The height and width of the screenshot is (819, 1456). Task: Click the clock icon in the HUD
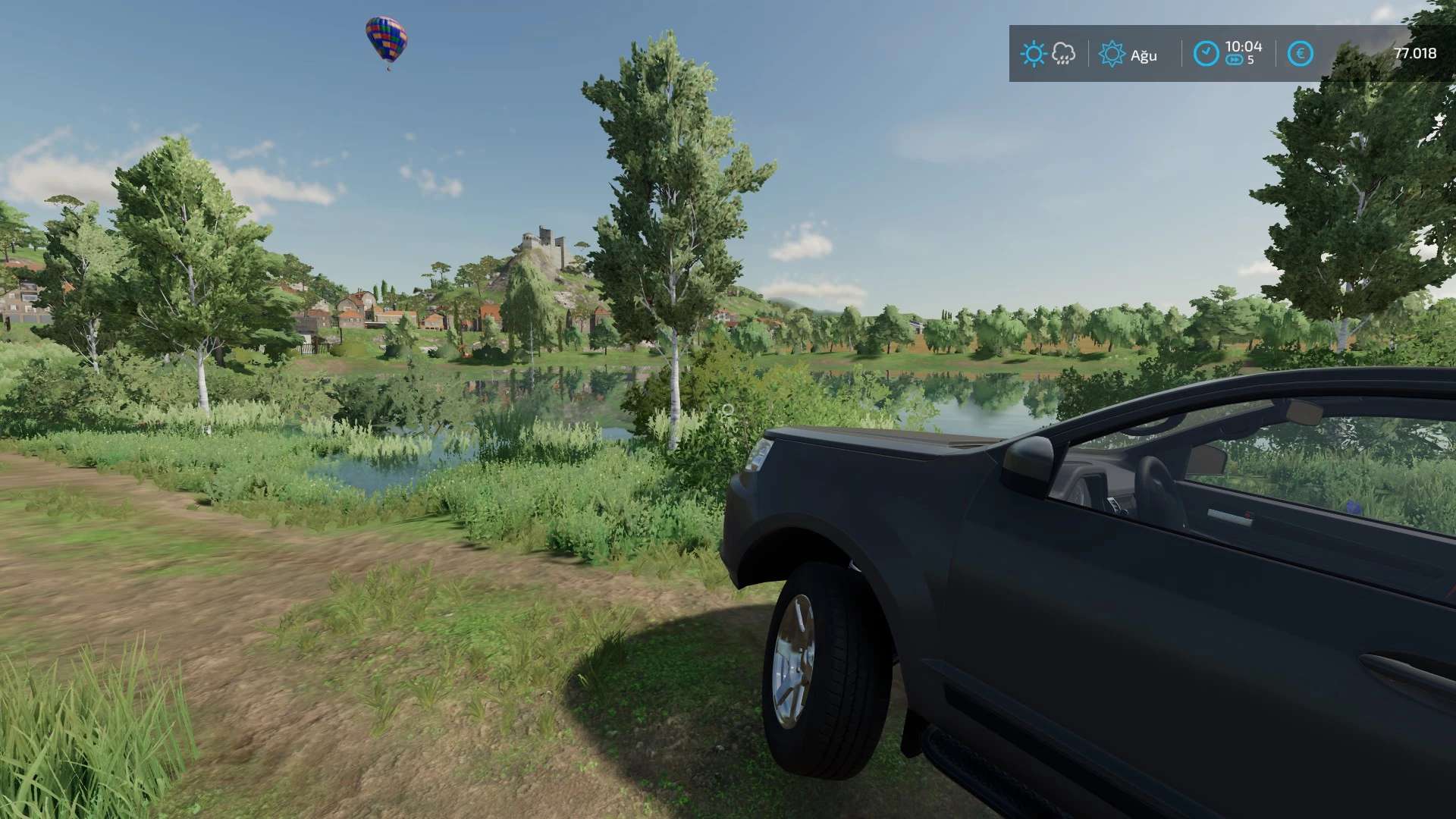1206,54
